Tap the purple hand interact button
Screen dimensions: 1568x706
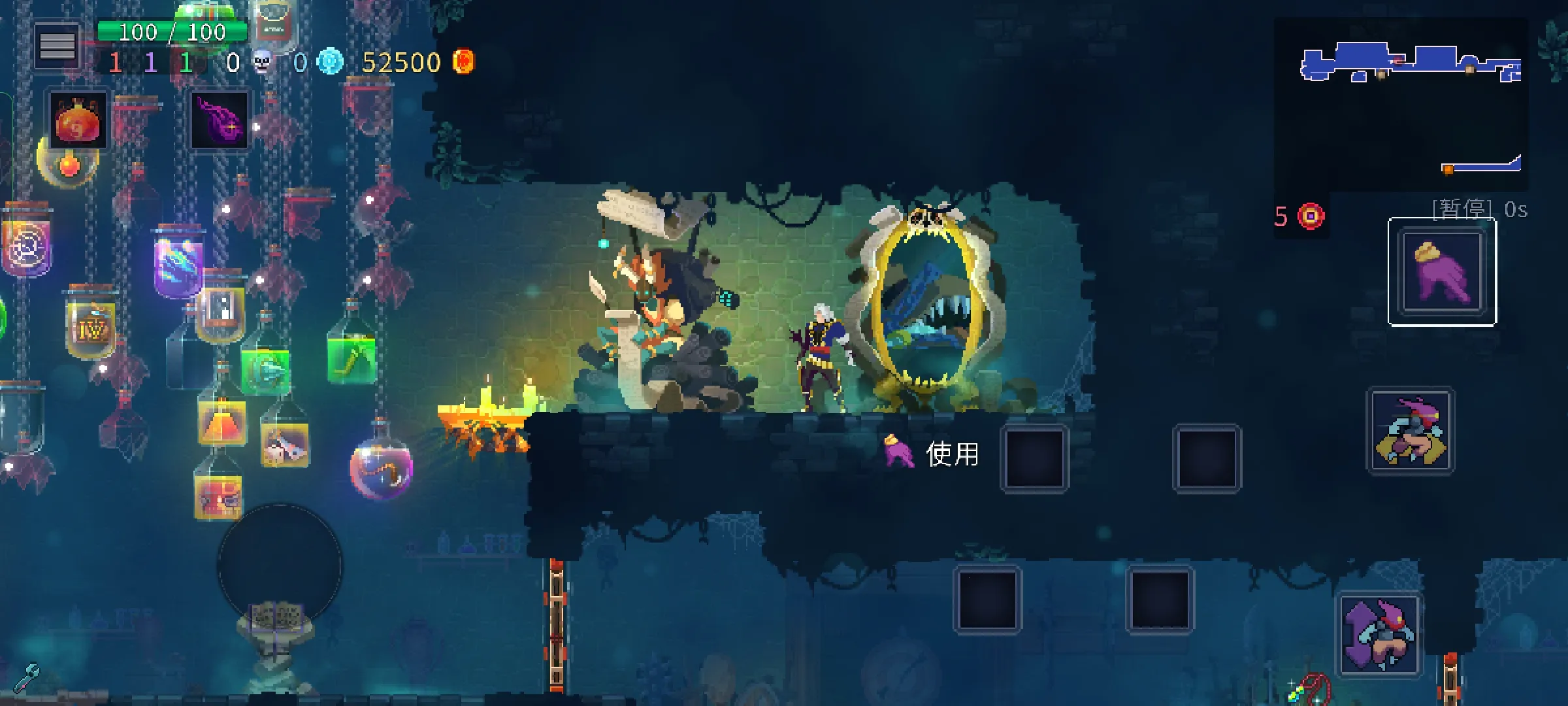coord(1442,272)
